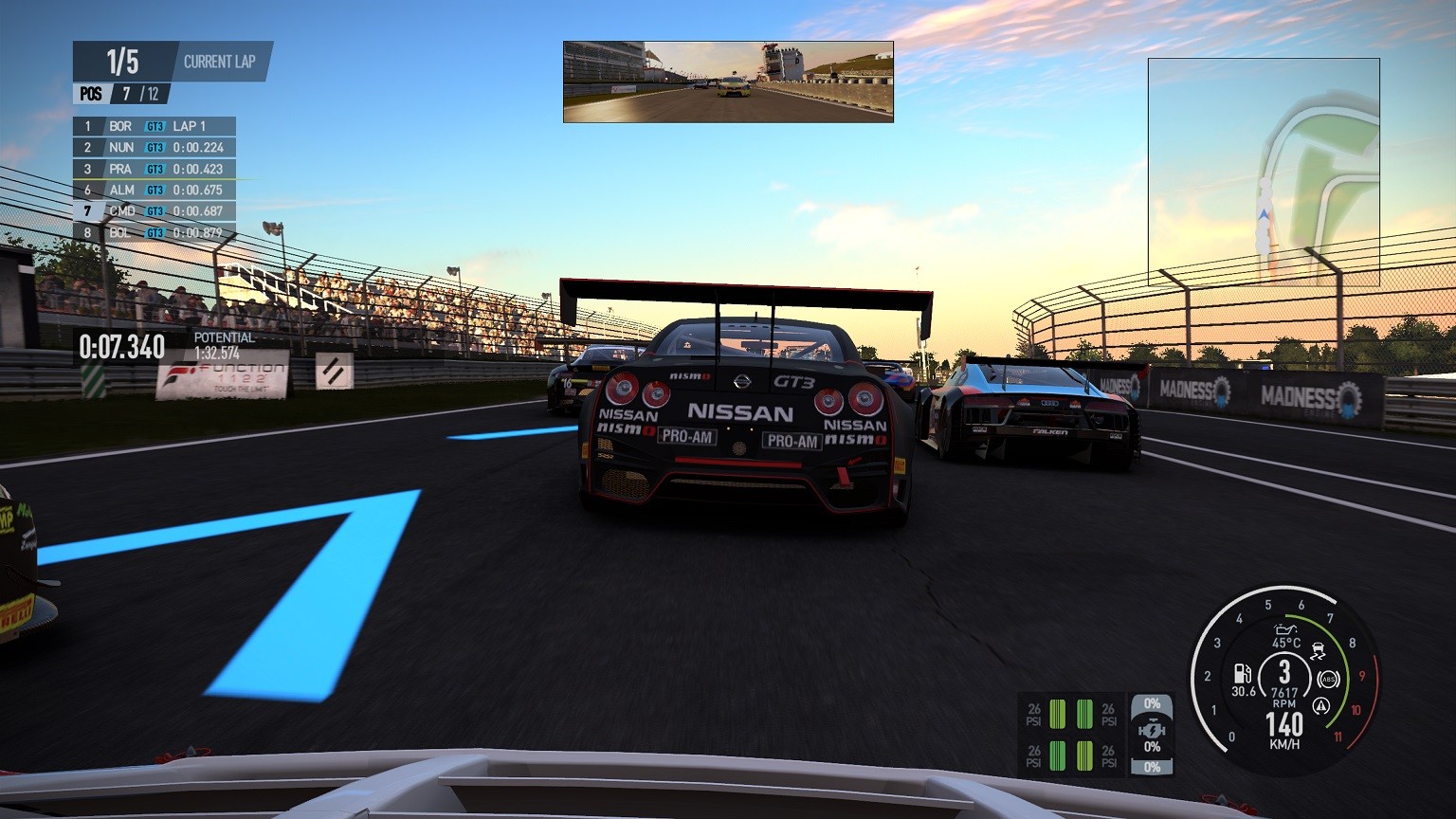This screenshot has width=1456, height=819.
Task: Choose the PRA standings row
Action: (154, 169)
